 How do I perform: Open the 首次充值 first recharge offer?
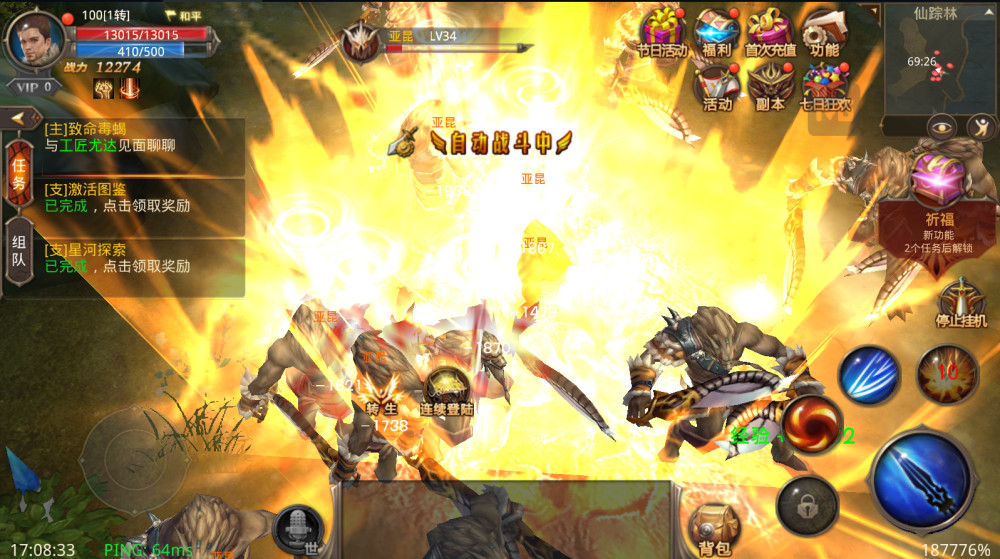pos(770,31)
